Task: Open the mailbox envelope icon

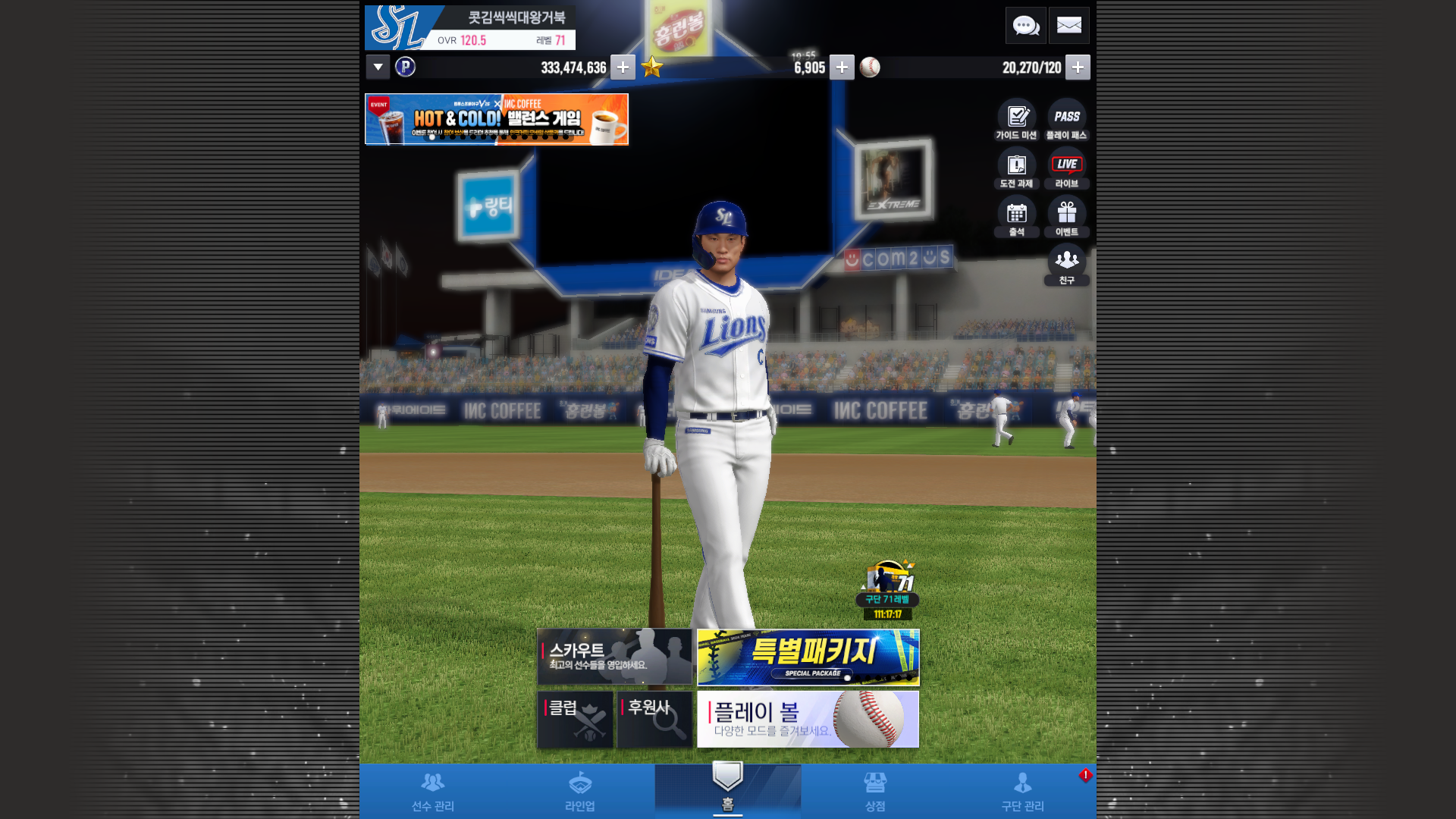Action: [x=1069, y=26]
